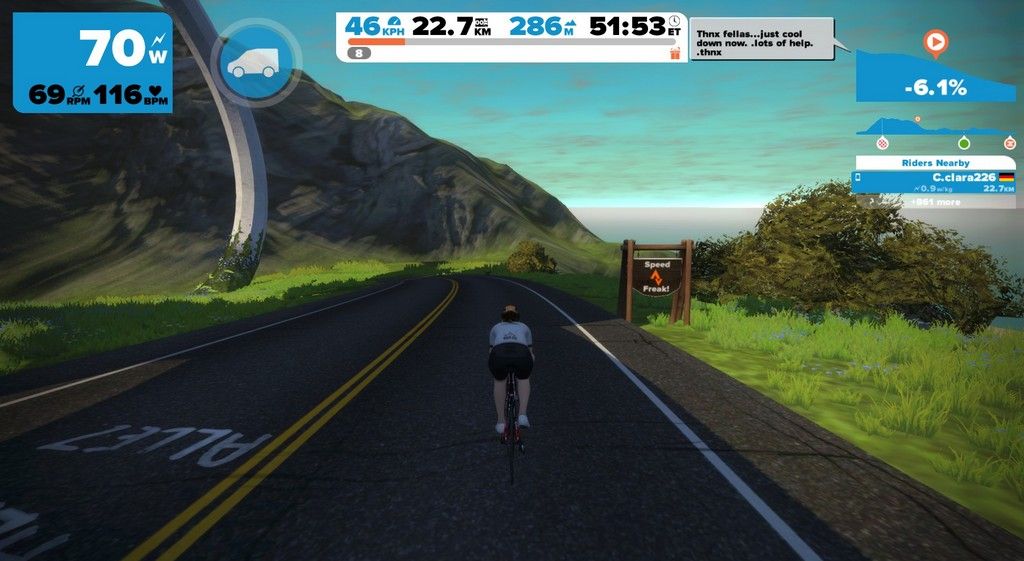The width and height of the screenshot is (1024, 561).
Task: Click the level 8 badge
Action: tap(359, 53)
